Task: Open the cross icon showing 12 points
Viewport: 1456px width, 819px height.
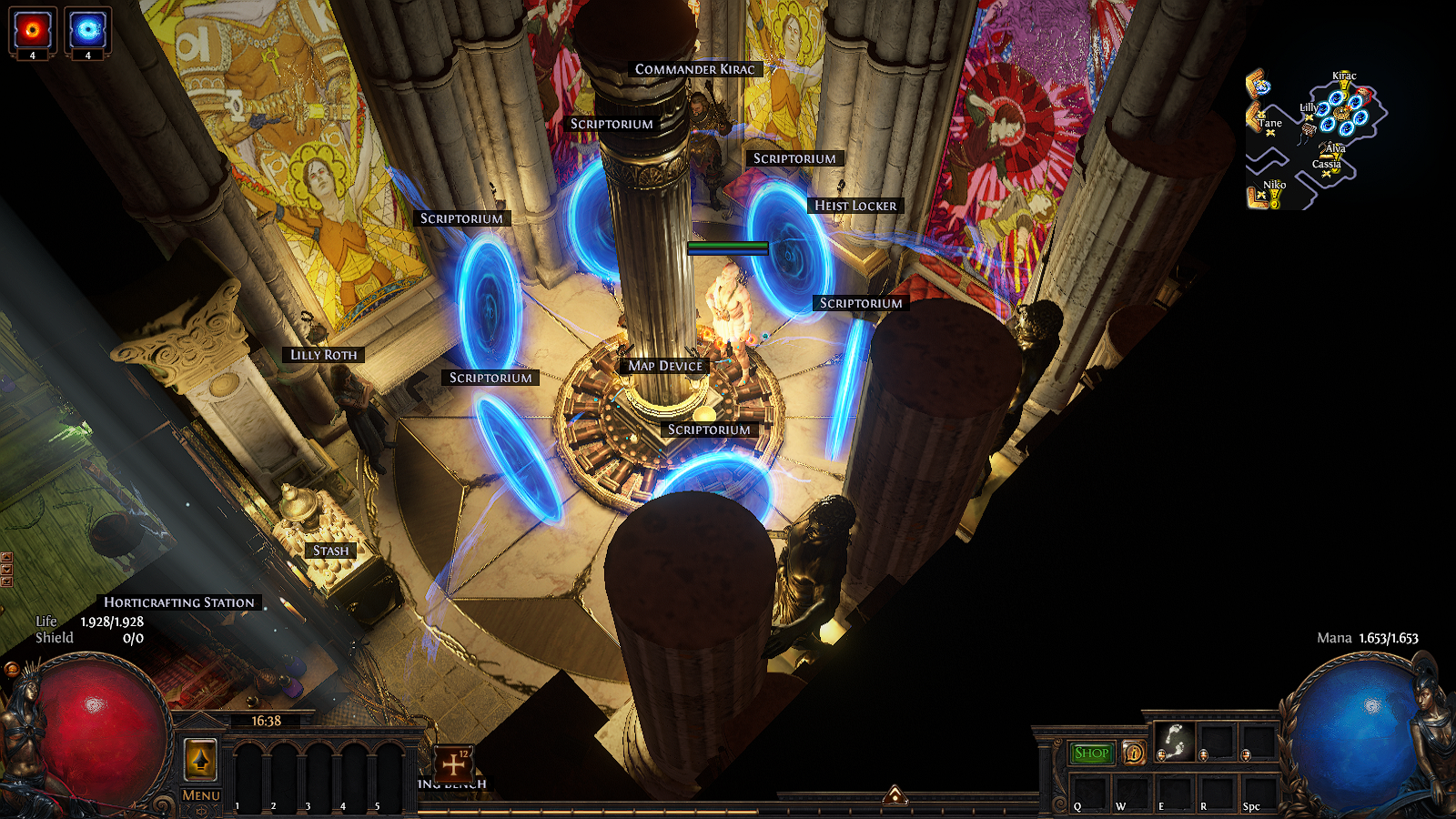Action: 453,763
